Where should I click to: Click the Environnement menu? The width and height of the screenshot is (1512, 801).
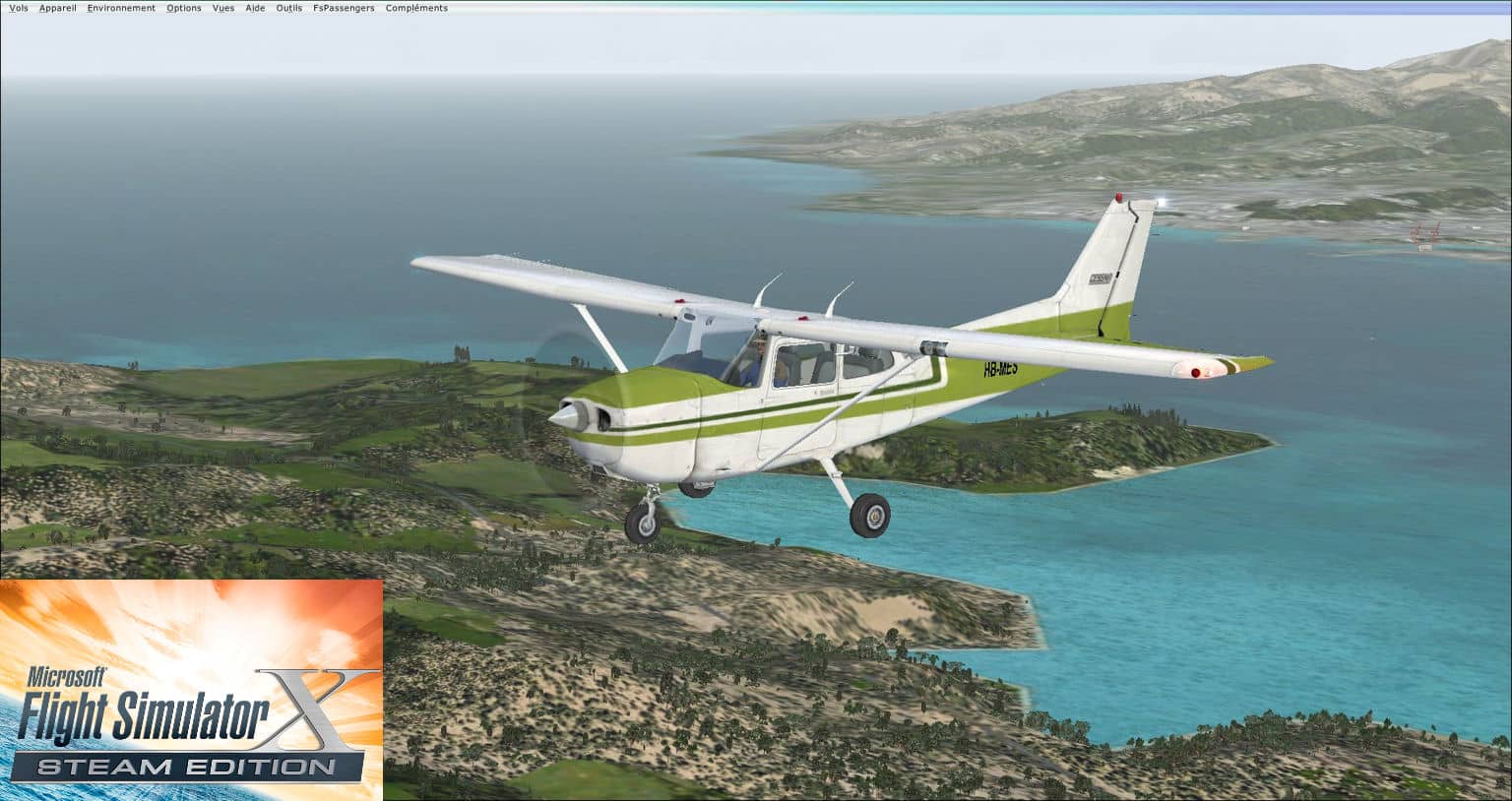[x=121, y=8]
